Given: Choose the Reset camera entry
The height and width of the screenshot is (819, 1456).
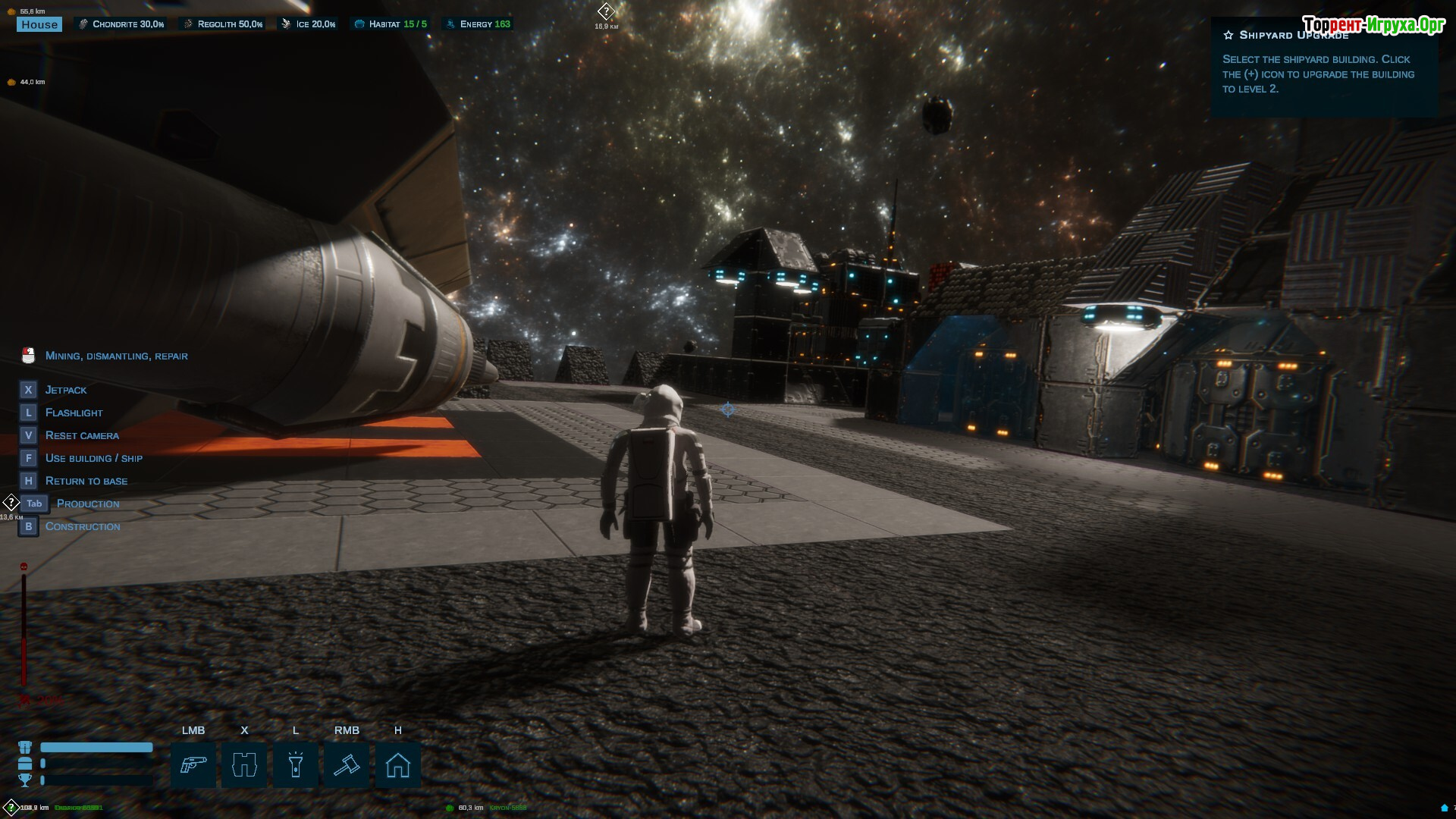Looking at the screenshot, I should click(82, 435).
